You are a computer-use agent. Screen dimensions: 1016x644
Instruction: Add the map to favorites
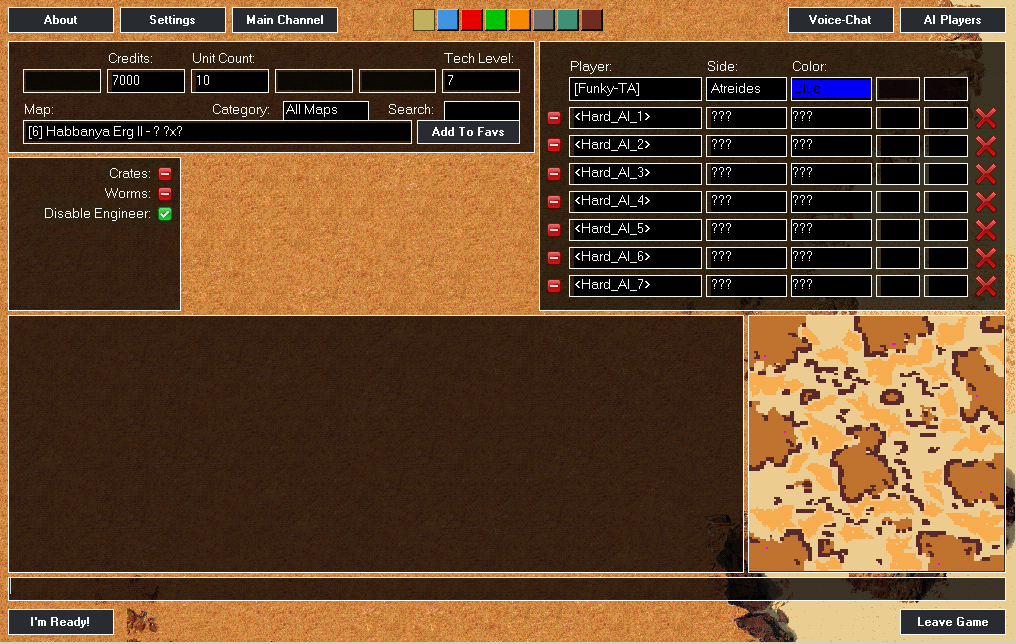(x=468, y=132)
